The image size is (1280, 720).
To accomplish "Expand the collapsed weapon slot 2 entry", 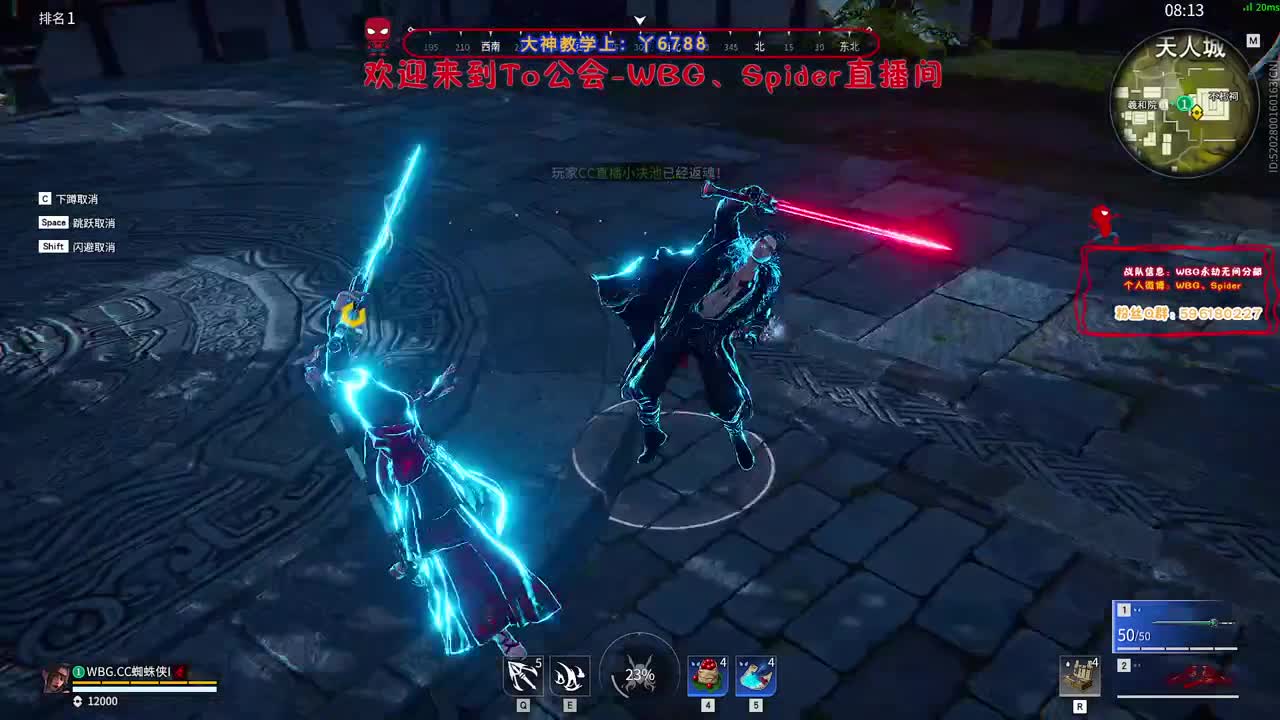I will tap(1122, 665).
